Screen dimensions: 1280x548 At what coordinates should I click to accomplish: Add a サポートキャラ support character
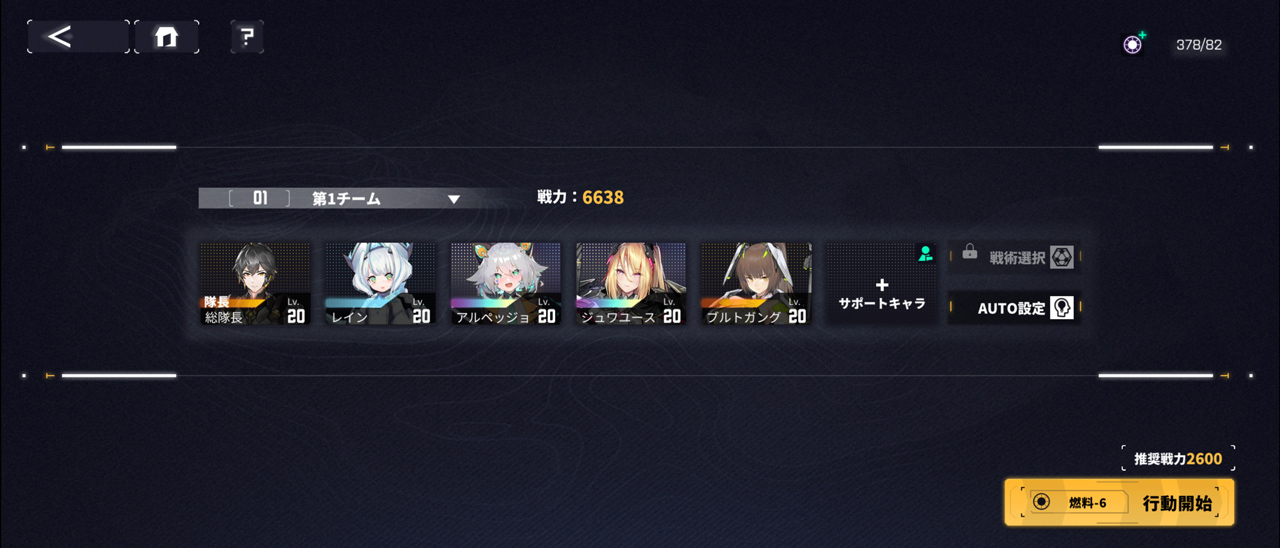(881, 284)
